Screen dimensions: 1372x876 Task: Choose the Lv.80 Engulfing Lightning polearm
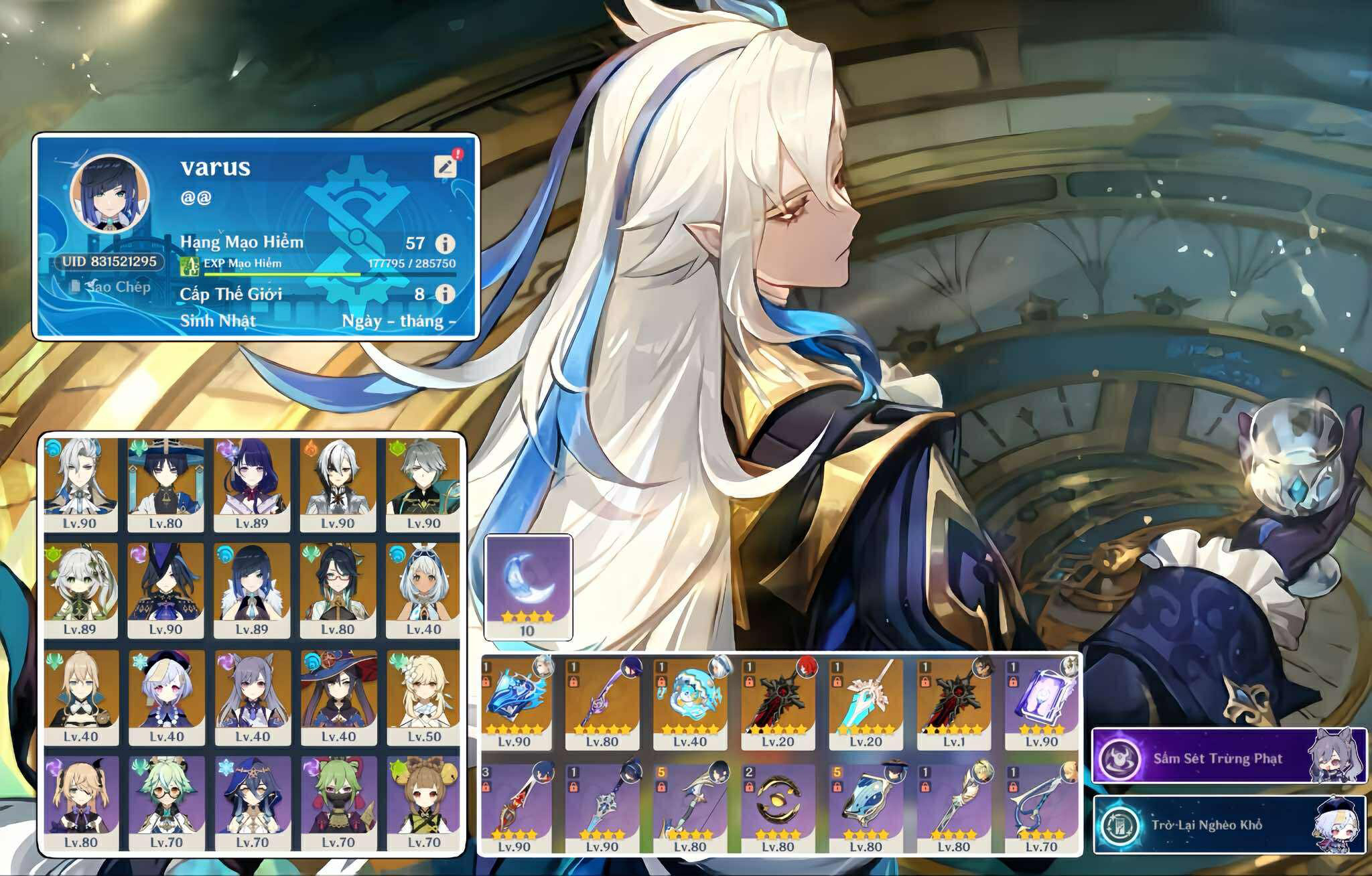[602, 702]
